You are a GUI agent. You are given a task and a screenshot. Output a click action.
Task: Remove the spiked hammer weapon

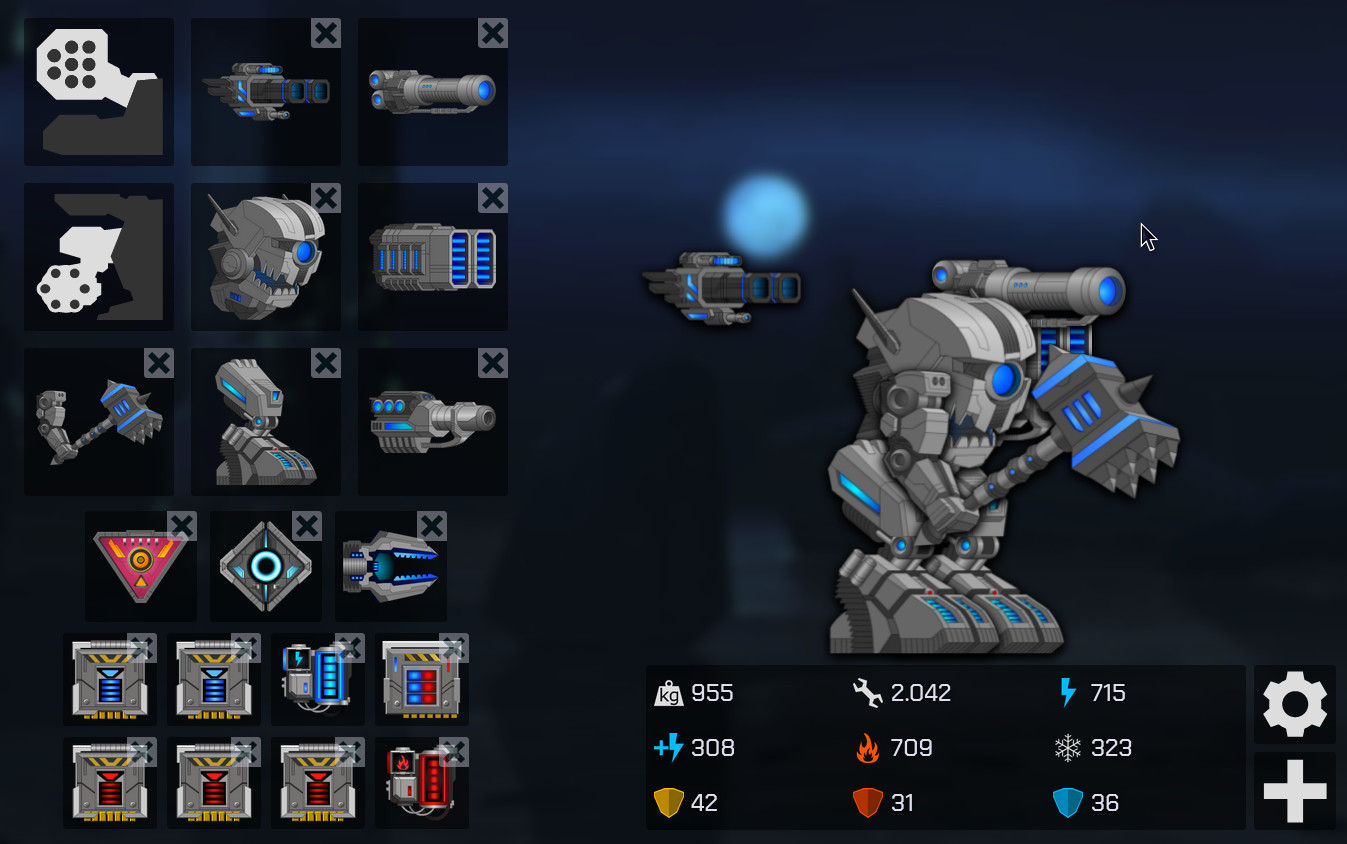[x=159, y=363]
